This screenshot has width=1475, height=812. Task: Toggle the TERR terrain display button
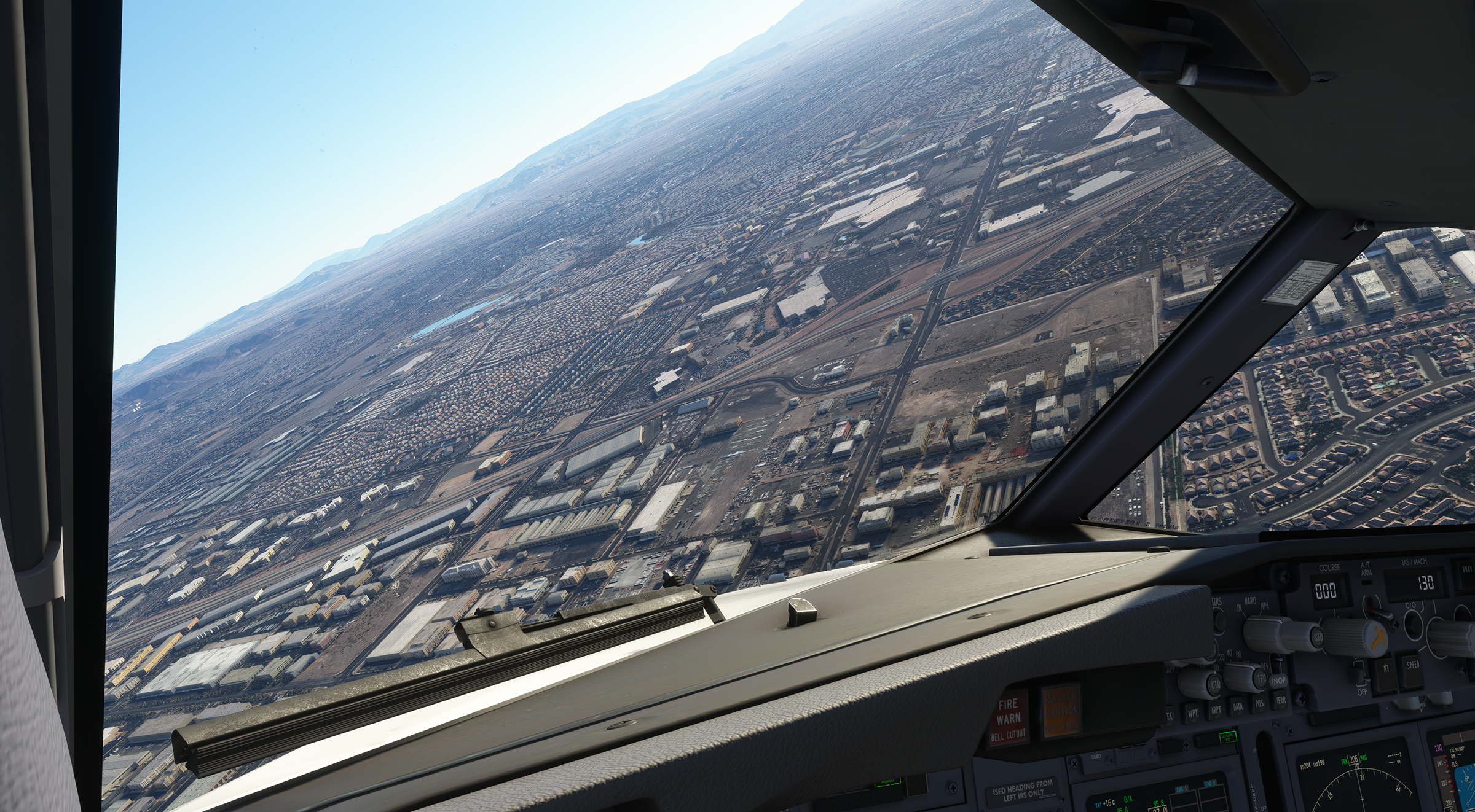pyautogui.click(x=1280, y=699)
